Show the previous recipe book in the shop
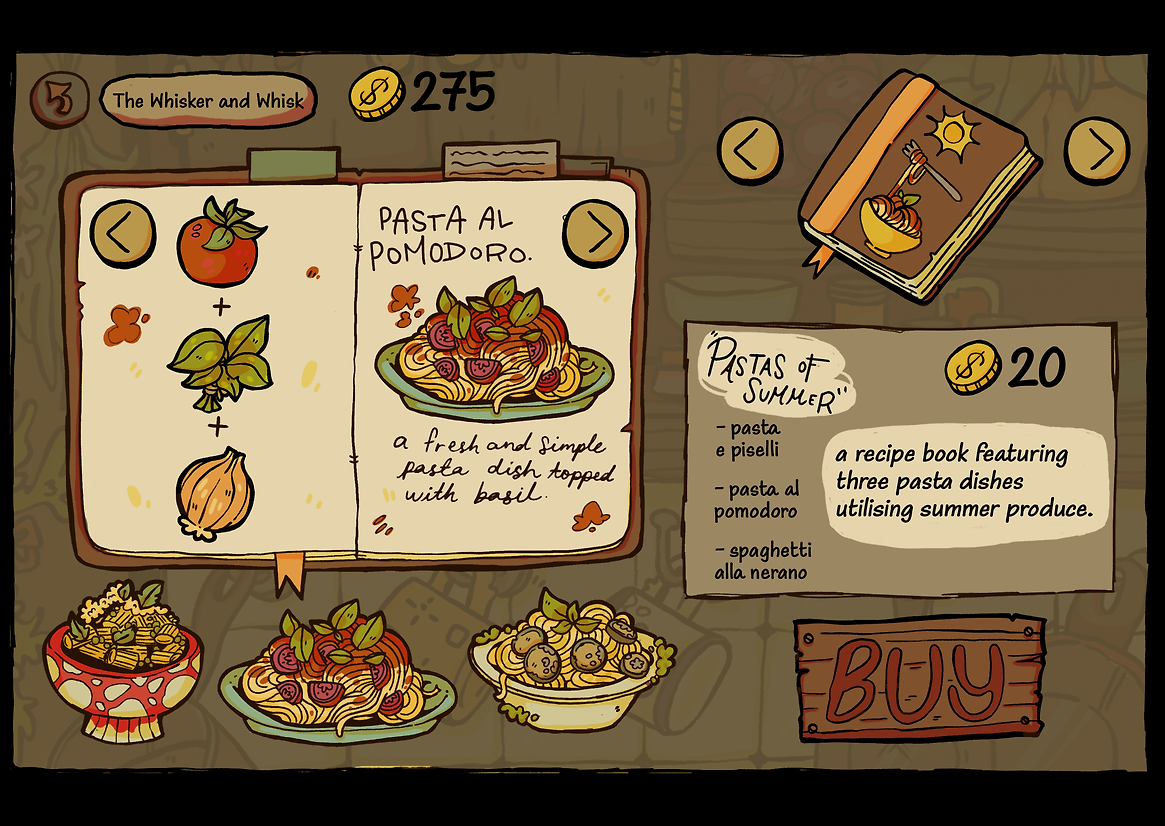Screen dimensions: 1165x826 [750, 151]
